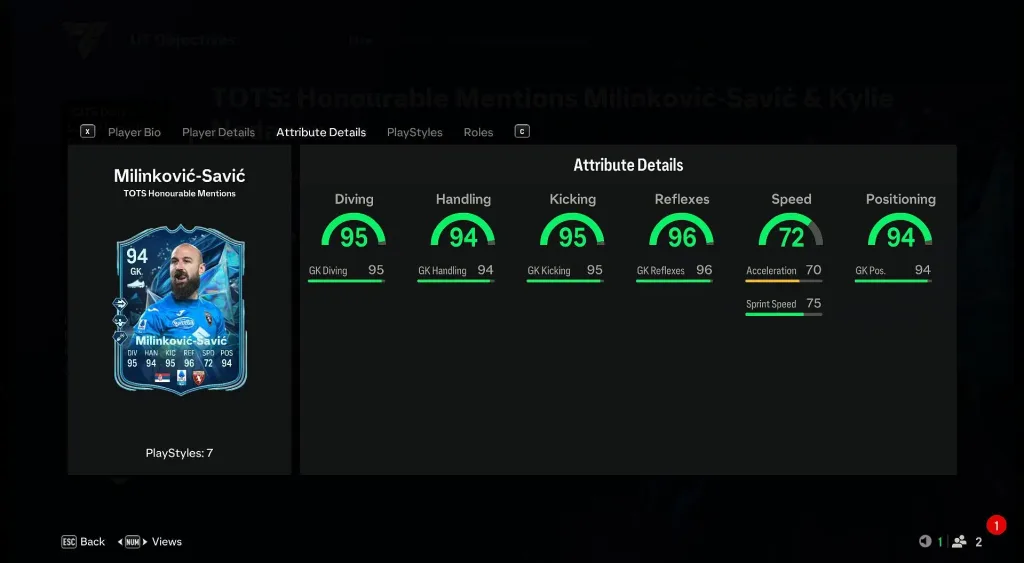Open the friends list icon with notification

click(x=961, y=542)
